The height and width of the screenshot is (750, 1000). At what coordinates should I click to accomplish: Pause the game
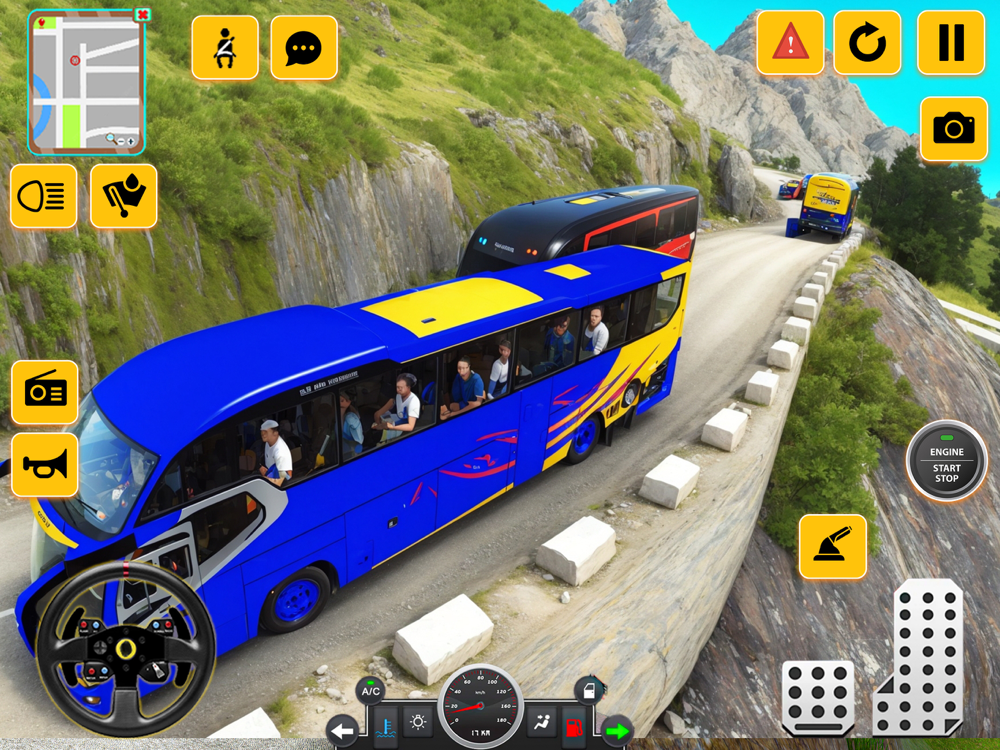950,43
